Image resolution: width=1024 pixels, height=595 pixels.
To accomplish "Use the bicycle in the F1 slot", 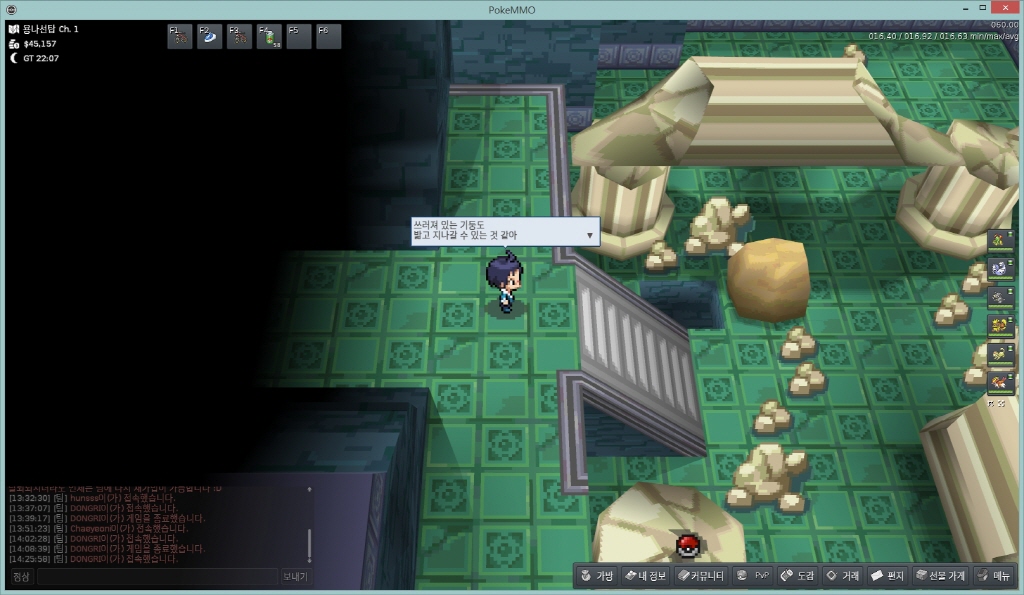I will (x=180, y=37).
